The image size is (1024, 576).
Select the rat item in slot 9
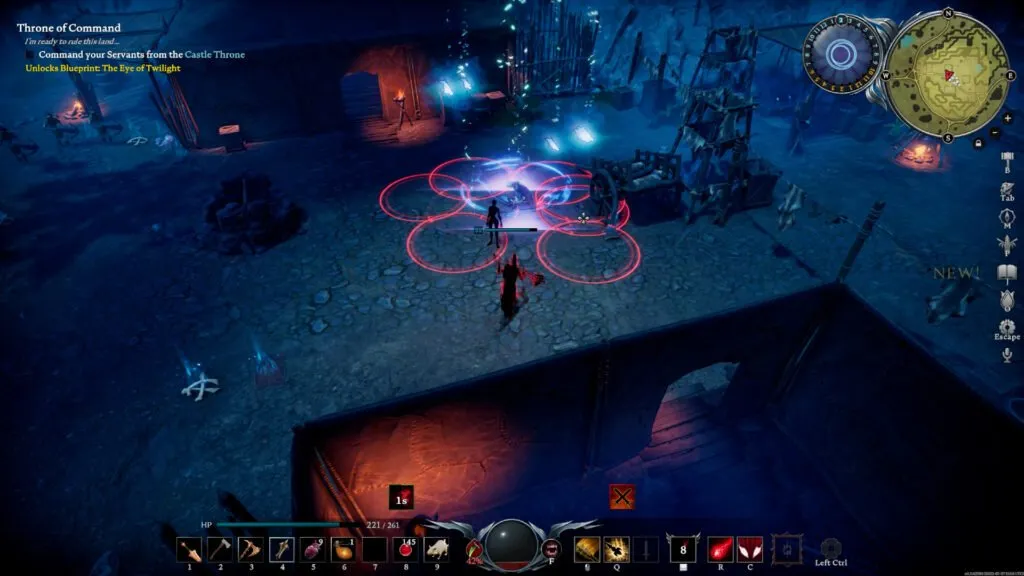tap(437, 548)
